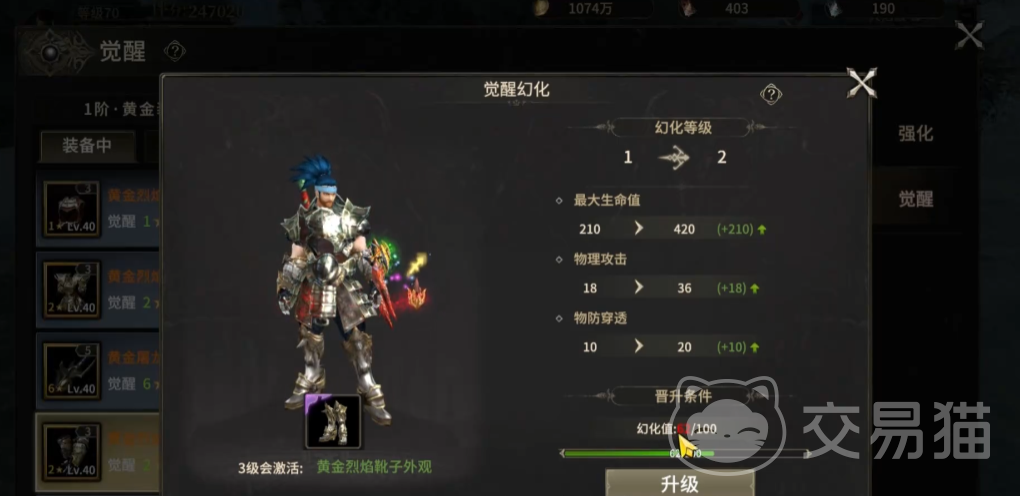Open the 觉醒幻化 help question mark

tap(771, 94)
